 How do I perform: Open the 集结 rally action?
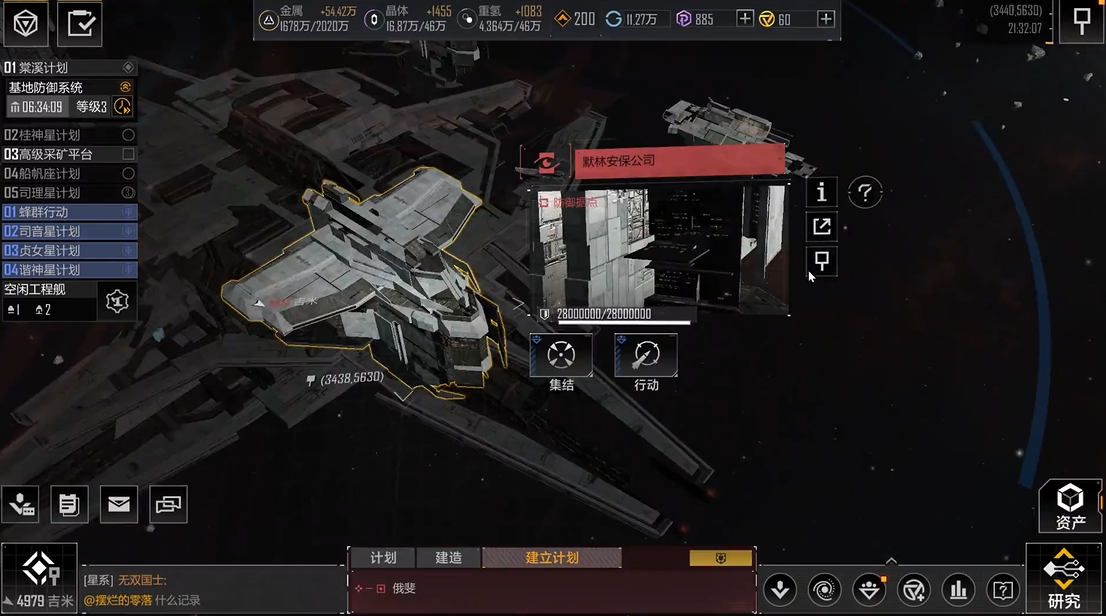561,355
